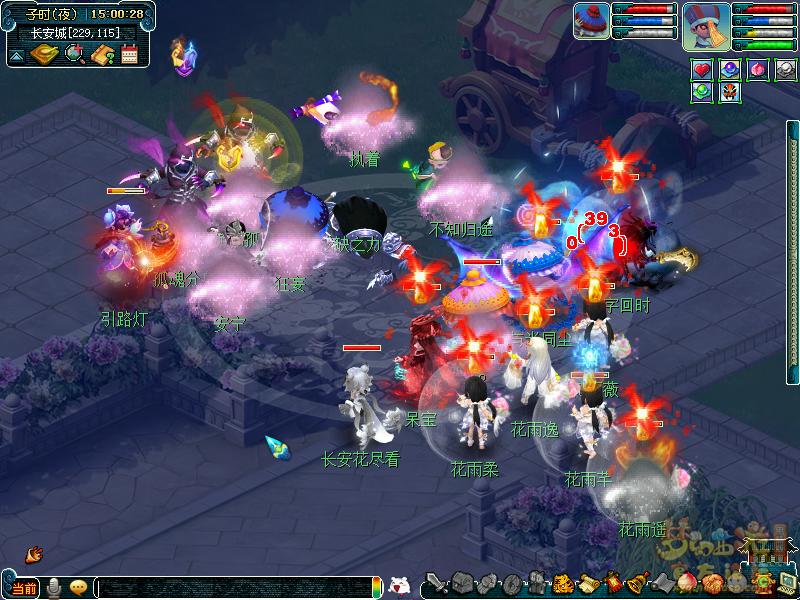This screenshot has width=800, height=600.
Task: Select the pet portrait with red hat
Action: click(x=591, y=21)
